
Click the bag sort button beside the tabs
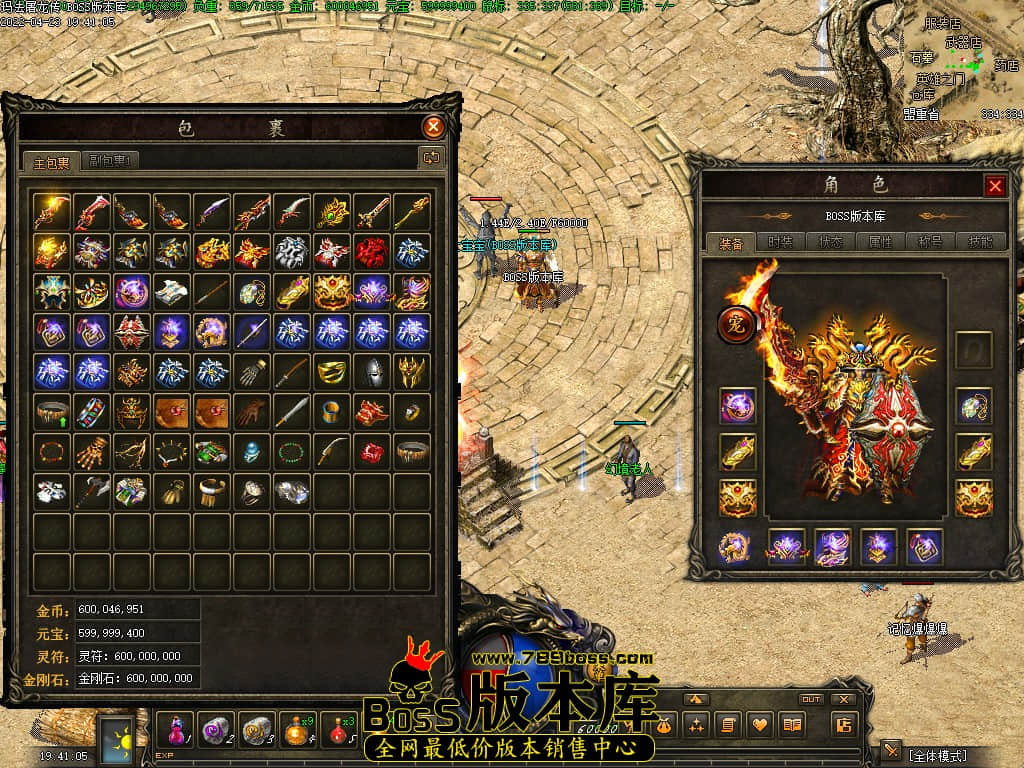[x=432, y=157]
